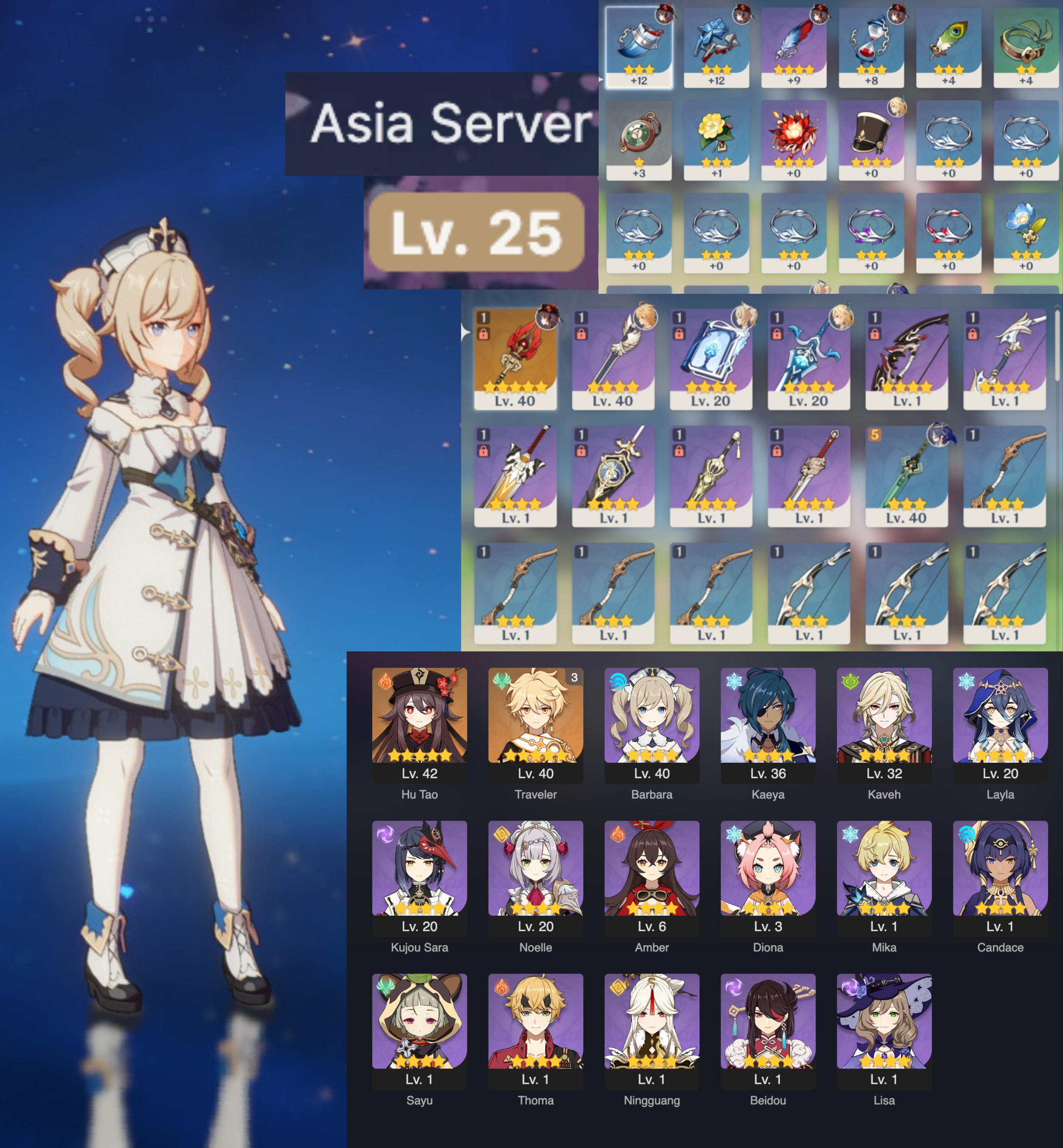This screenshot has width=1063, height=1148.
Task: Click the +3 pocket watch artifact
Action: click(x=640, y=137)
